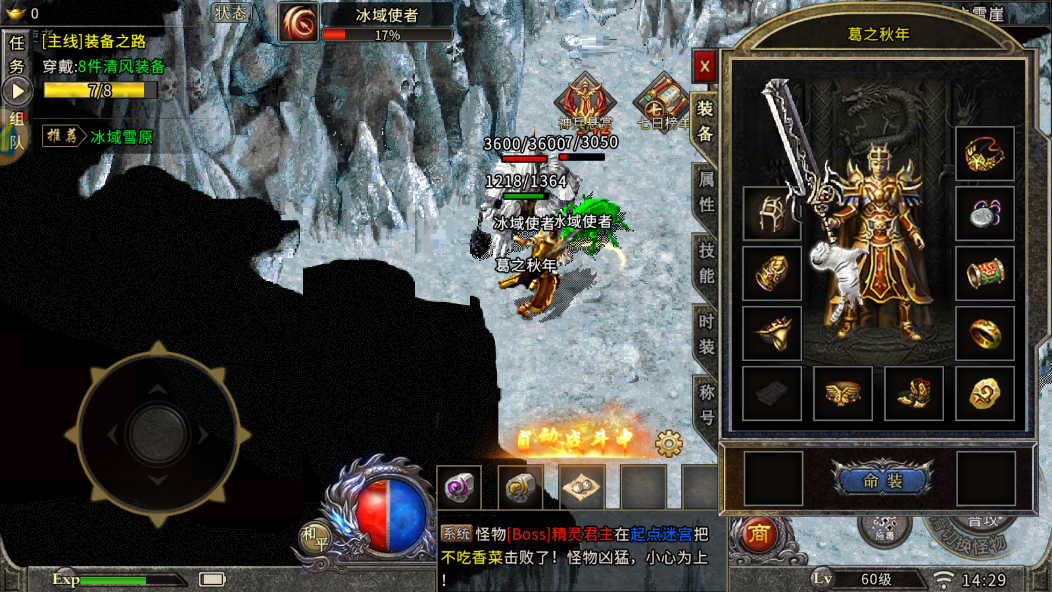Open the 技能 skills tab
This screenshot has width=1052, height=592.
point(706,262)
